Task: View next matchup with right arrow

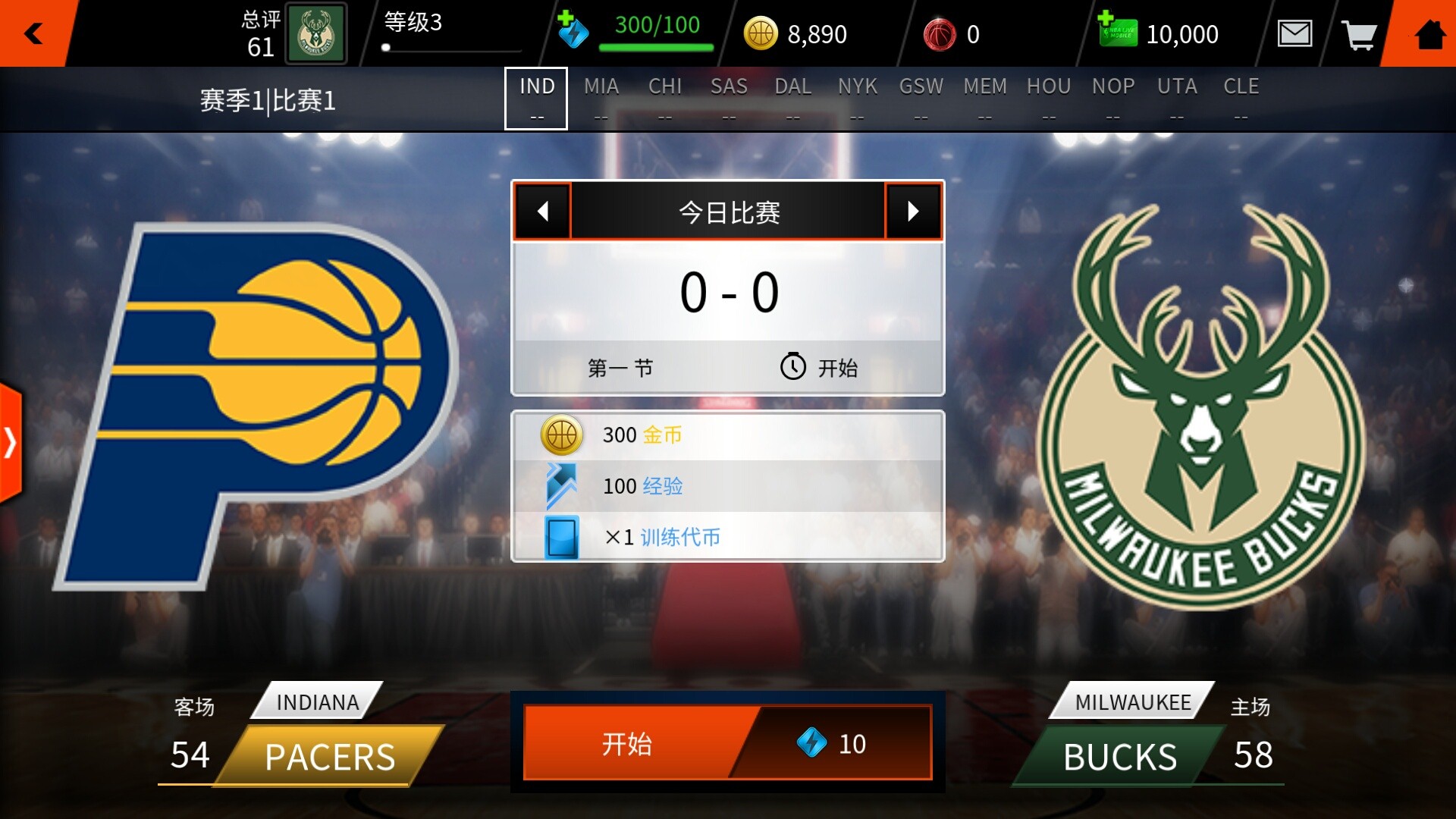Action: (x=913, y=212)
